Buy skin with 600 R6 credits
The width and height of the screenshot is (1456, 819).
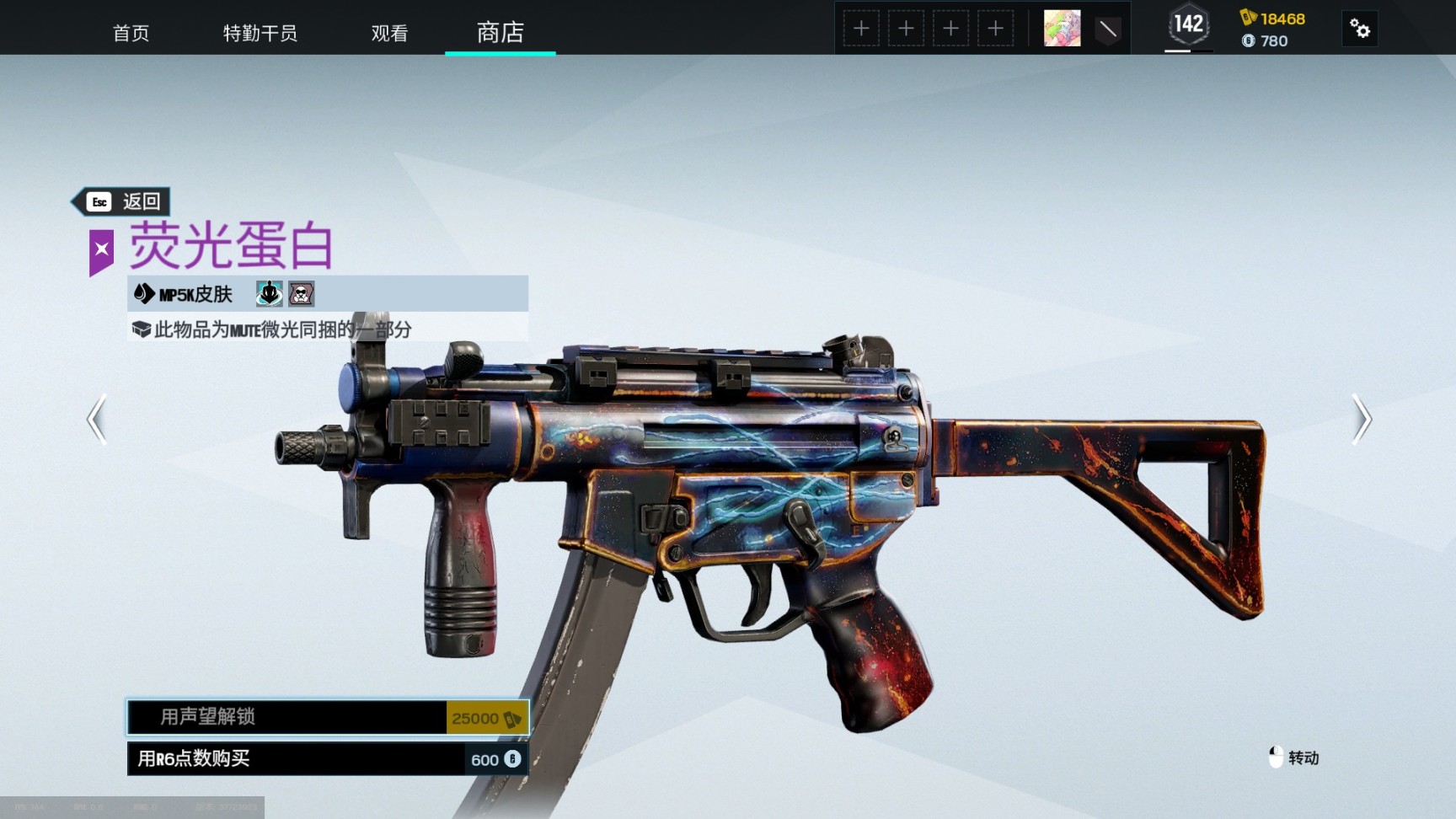328,758
